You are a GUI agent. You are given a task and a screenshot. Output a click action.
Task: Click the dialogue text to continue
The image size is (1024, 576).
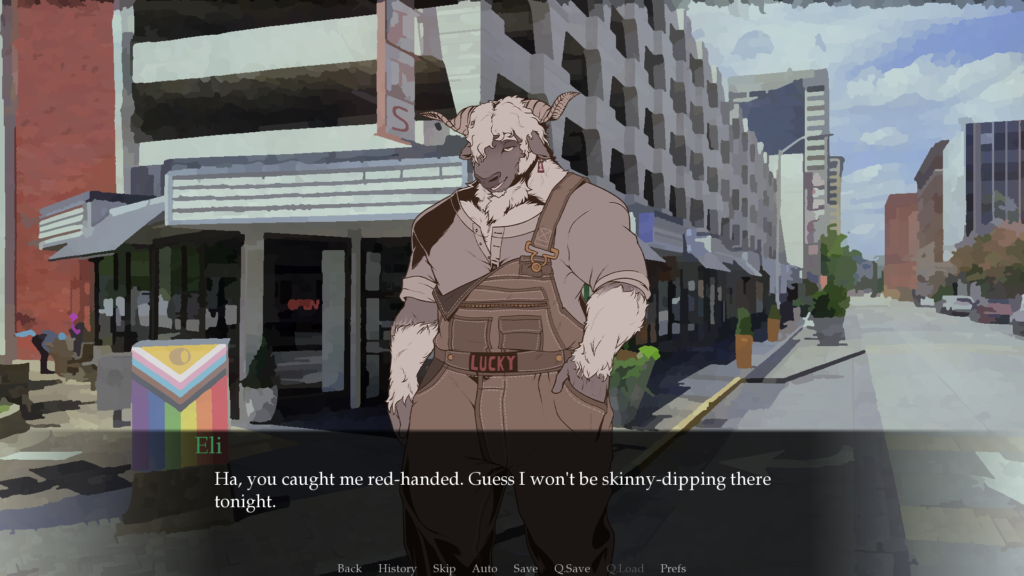tap(492, 490)
